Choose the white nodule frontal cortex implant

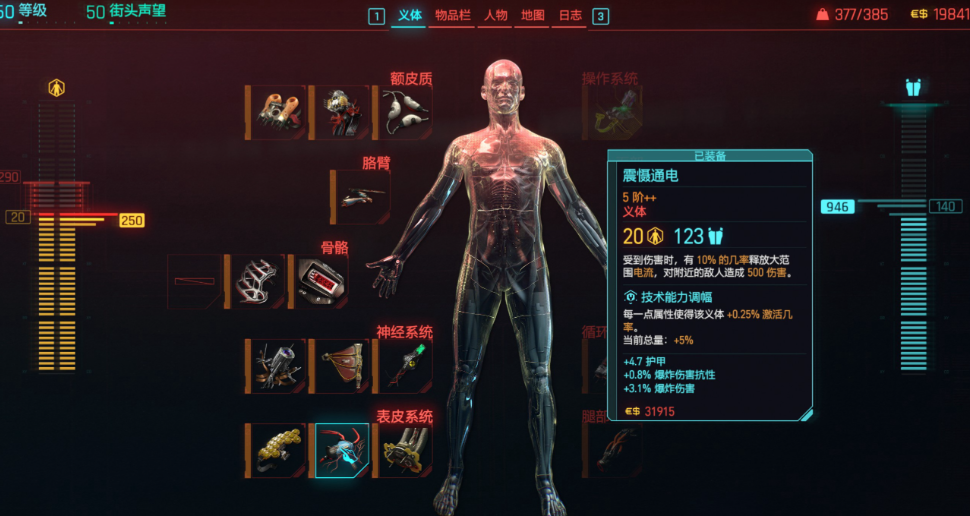(x=403, y=112)
